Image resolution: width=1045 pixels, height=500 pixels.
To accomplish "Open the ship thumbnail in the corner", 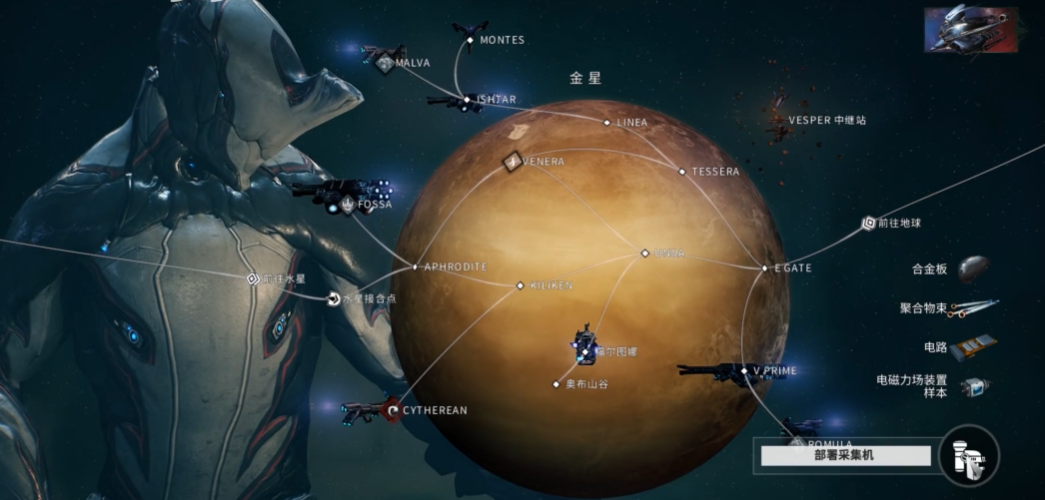I will [970, 30].
